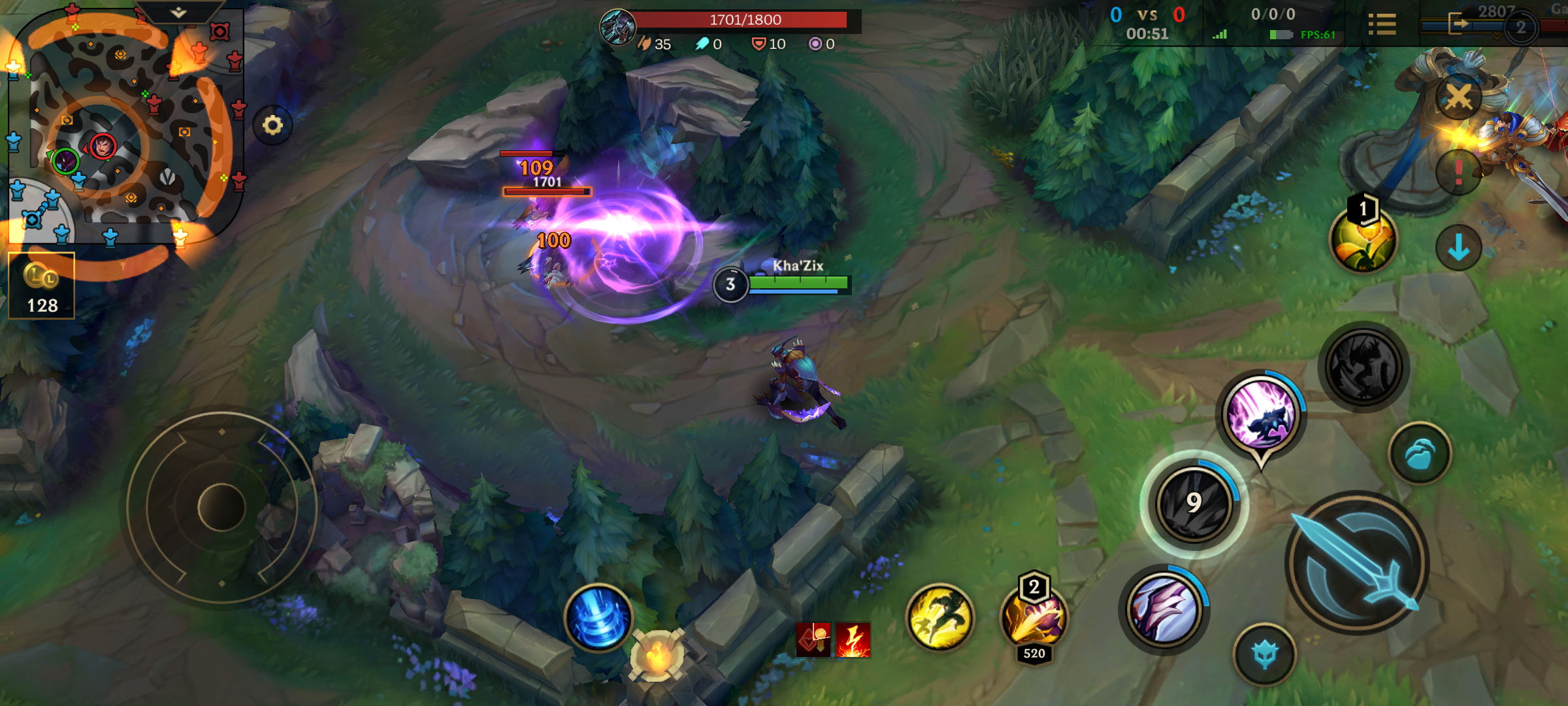The width and height of the screenshot is (1568, 706).
Task: Tap the enemy champion portrait at top
Action: tap(617, 24)
